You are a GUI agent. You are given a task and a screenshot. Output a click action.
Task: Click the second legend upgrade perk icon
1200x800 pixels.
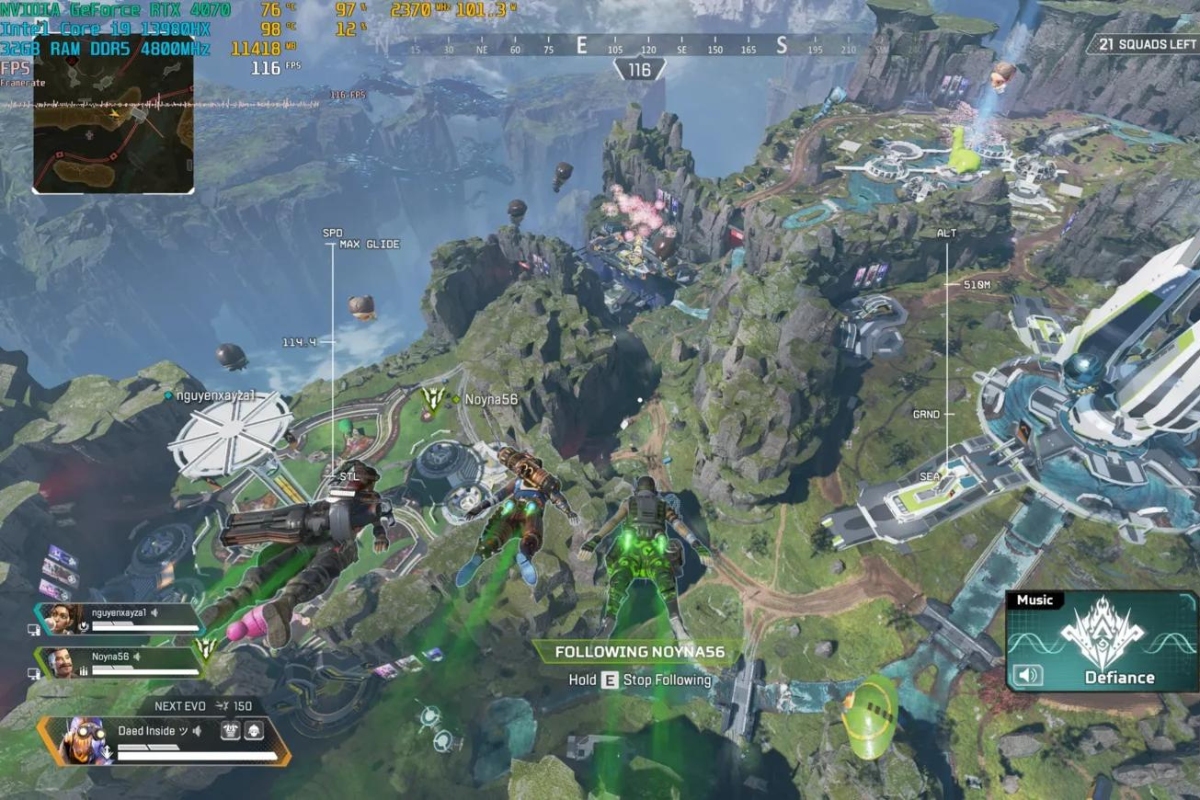(253, 731)
